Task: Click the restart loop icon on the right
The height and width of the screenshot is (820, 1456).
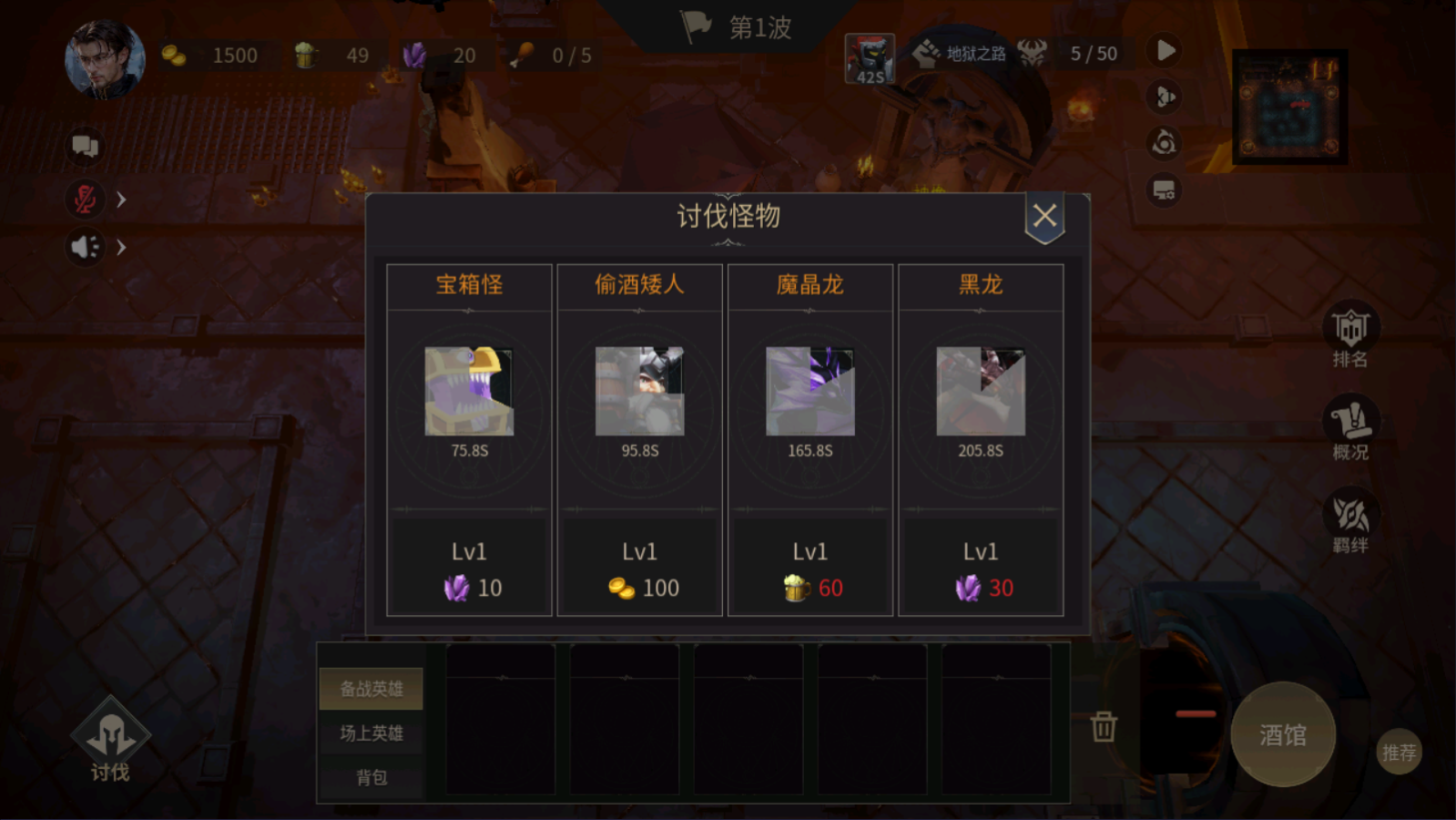Action: pos(1164,145)
